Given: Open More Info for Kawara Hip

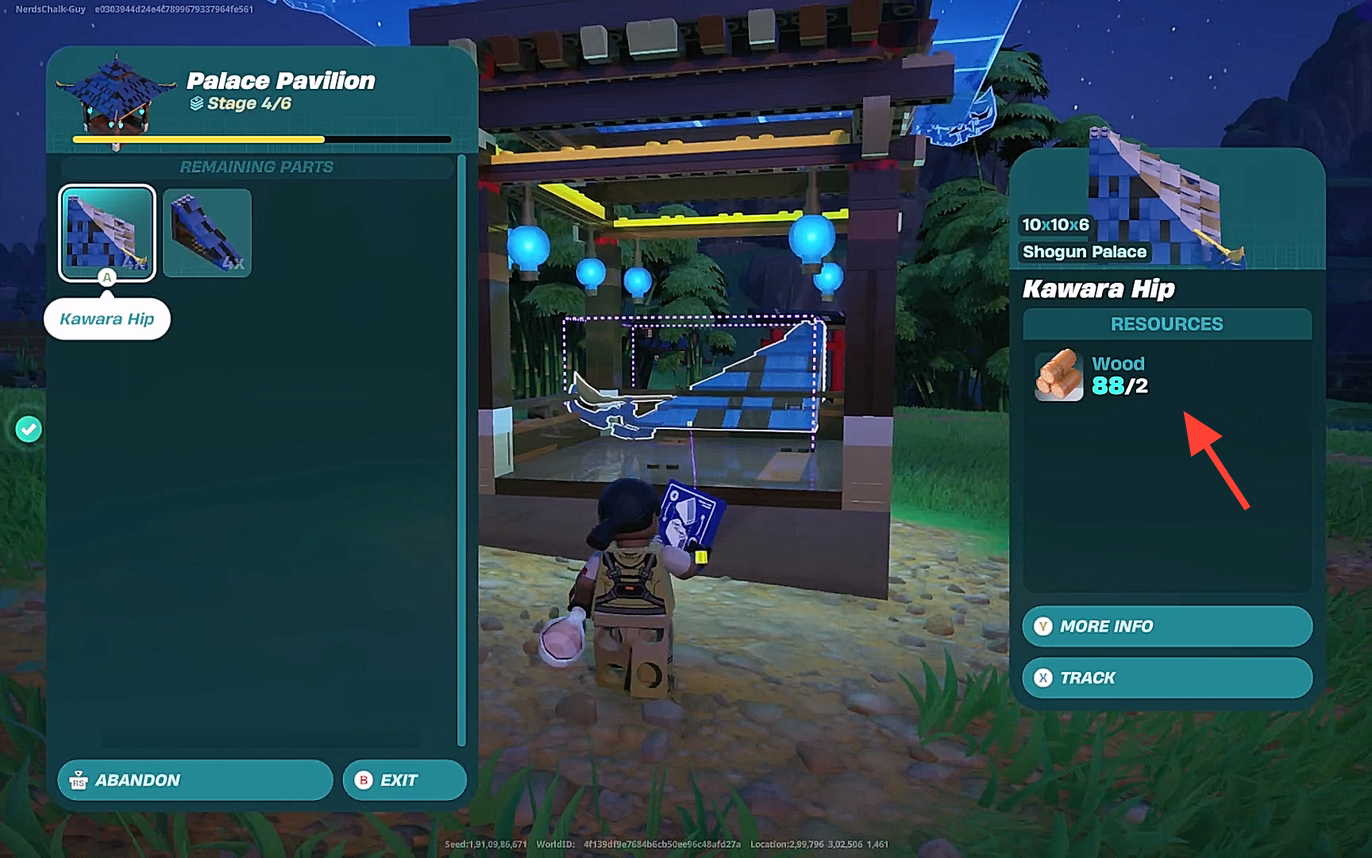Looking at the screenshot, I should pyautogui.click(x=1166, y=626).
